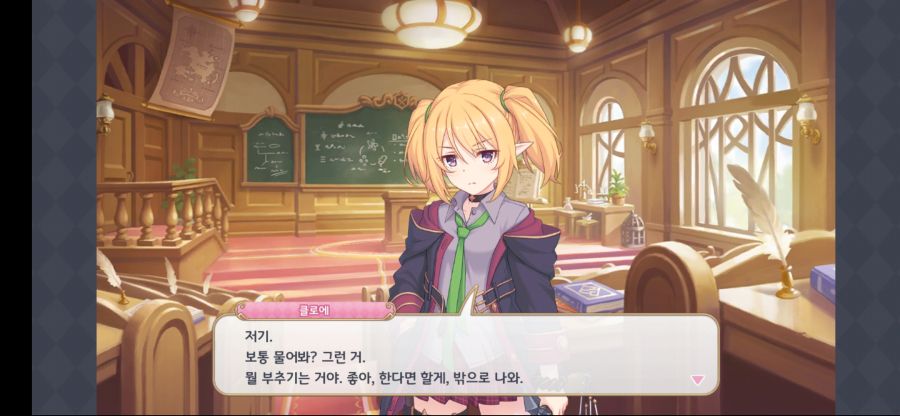Advance dialogue with the pink arrow indicator
The width and height of the screenshot is (900, 416).
click(697, 380)
